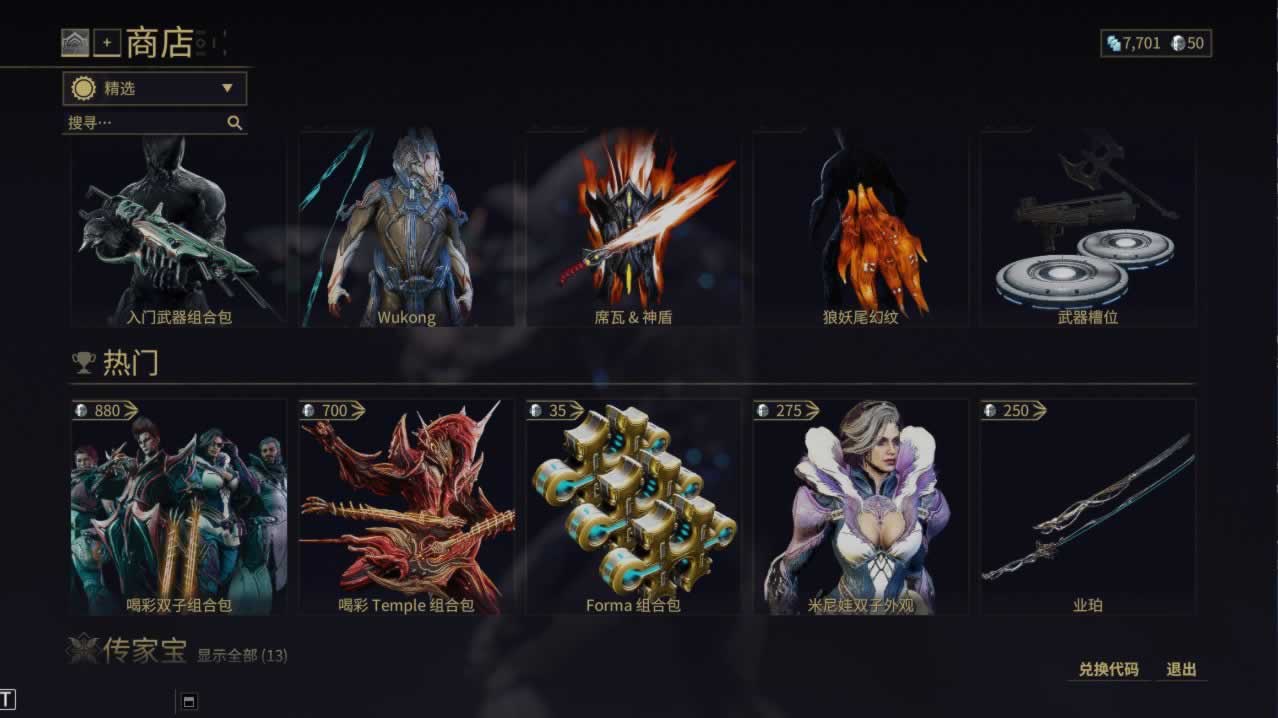Viewport: 1278px width, 718px height.
Task: View the 米尼娃双子外观 skin
Action: (860, 508)
